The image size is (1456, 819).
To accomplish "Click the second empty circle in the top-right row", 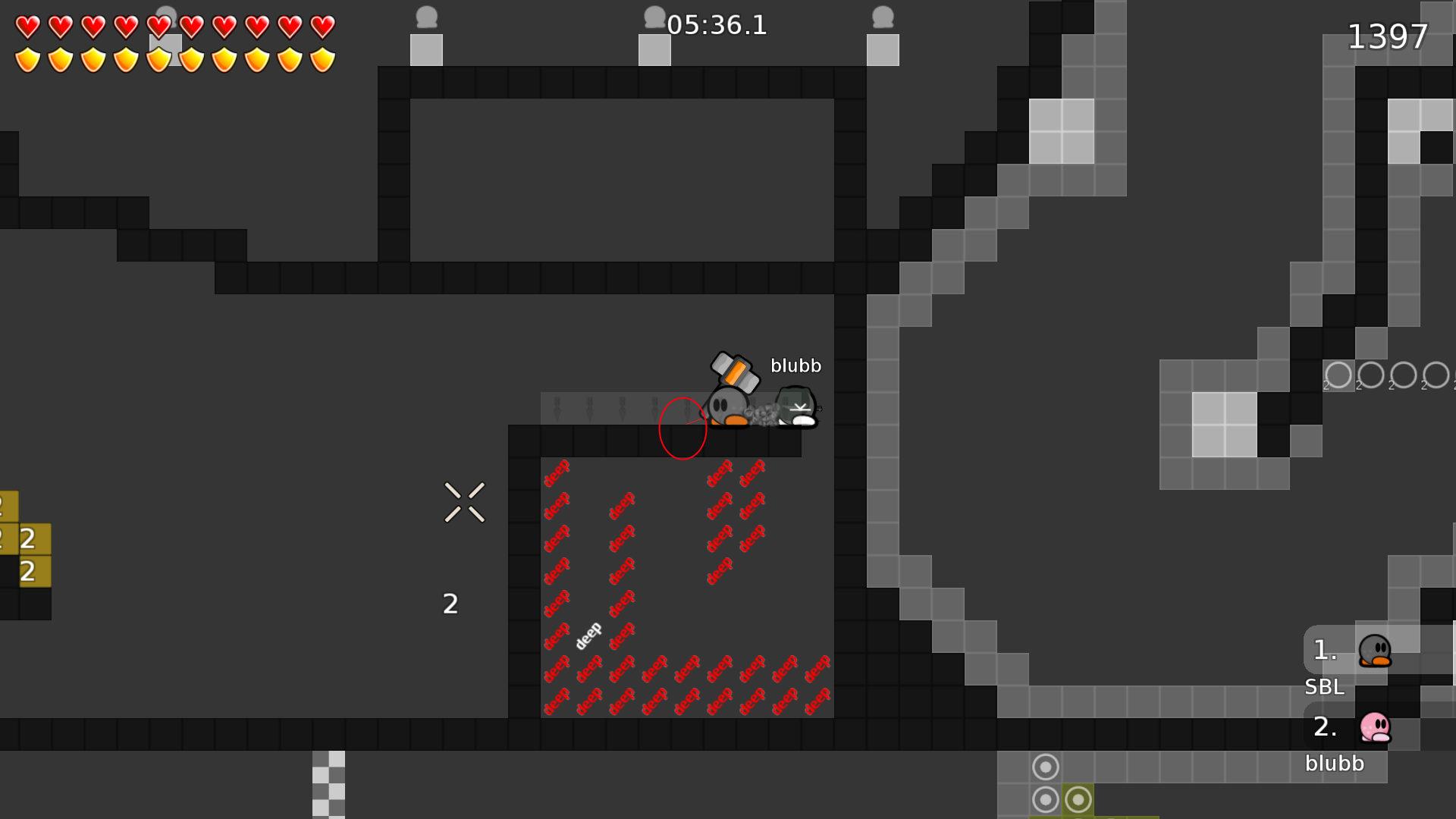I will click(1370, 374).
